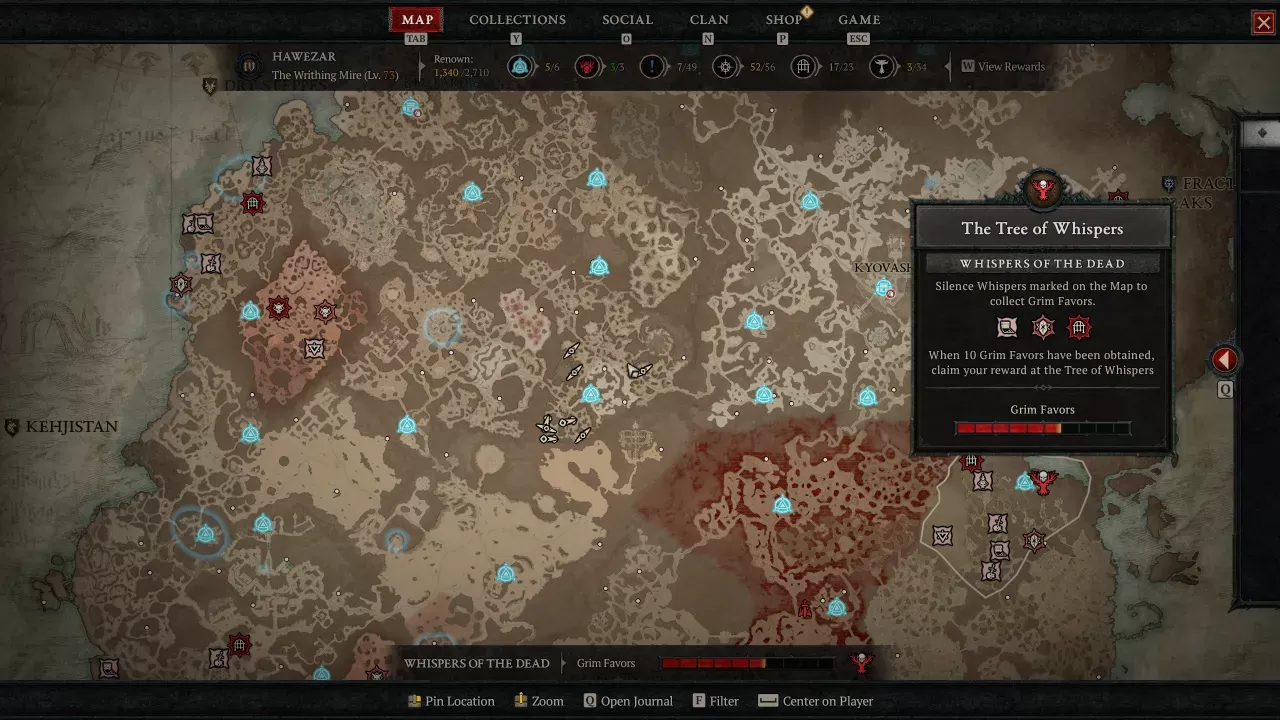Open the Game menu tab
Image resolution: width=1280 pixels, height=720 pixels.
(x=859, y=20)
